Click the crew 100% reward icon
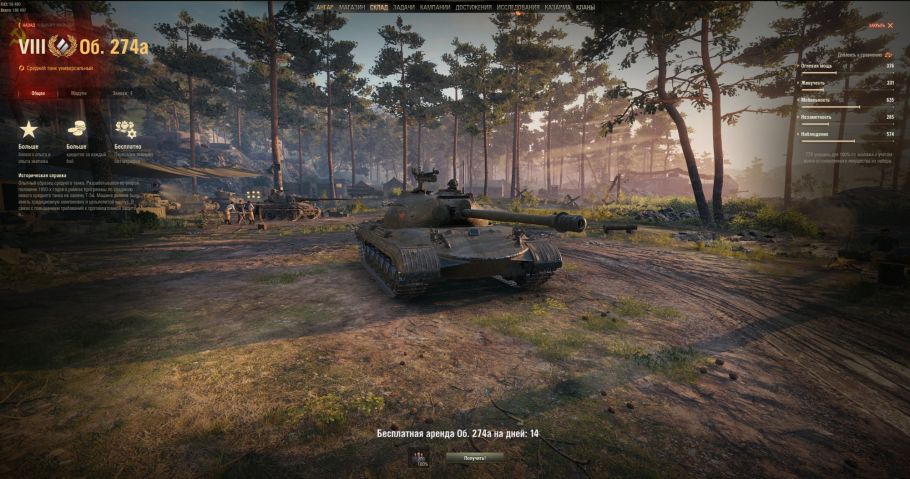This screenshot has height=479, width=910. point(421,458)
